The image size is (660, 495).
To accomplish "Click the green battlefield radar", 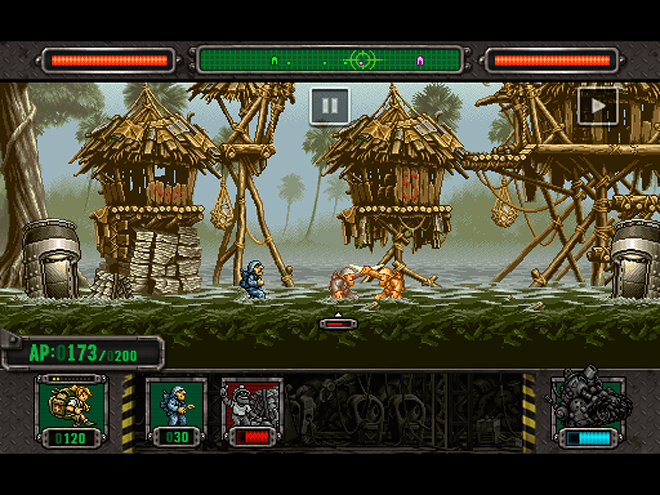I will pos(330,61).
